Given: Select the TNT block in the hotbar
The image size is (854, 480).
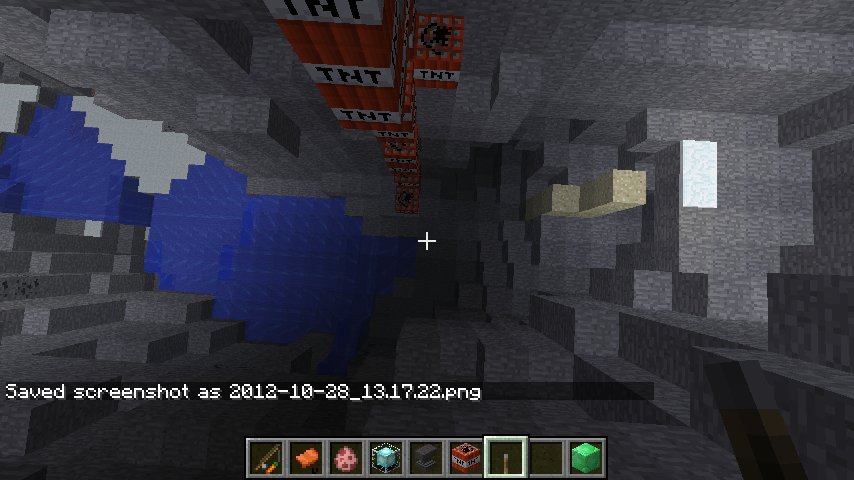Looking at the screenshot, I should pos(465,458).
